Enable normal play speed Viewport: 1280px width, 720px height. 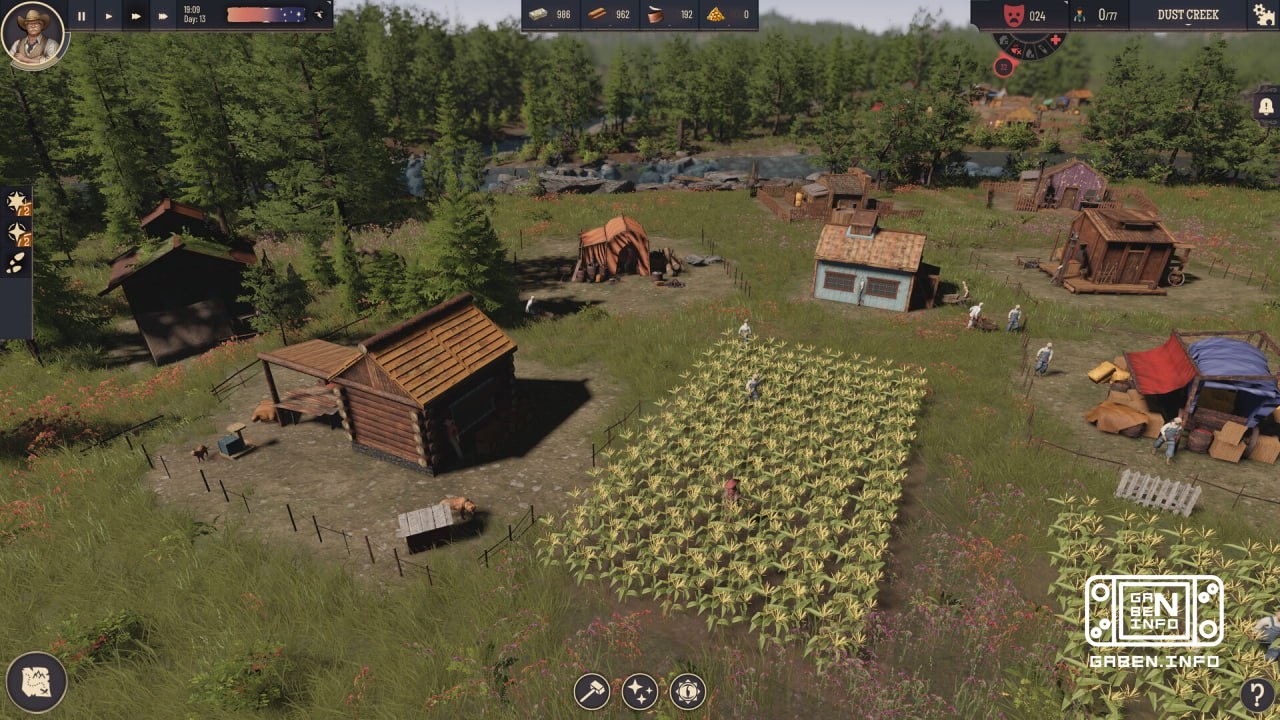pyautogui.click(x=108, y=15)
